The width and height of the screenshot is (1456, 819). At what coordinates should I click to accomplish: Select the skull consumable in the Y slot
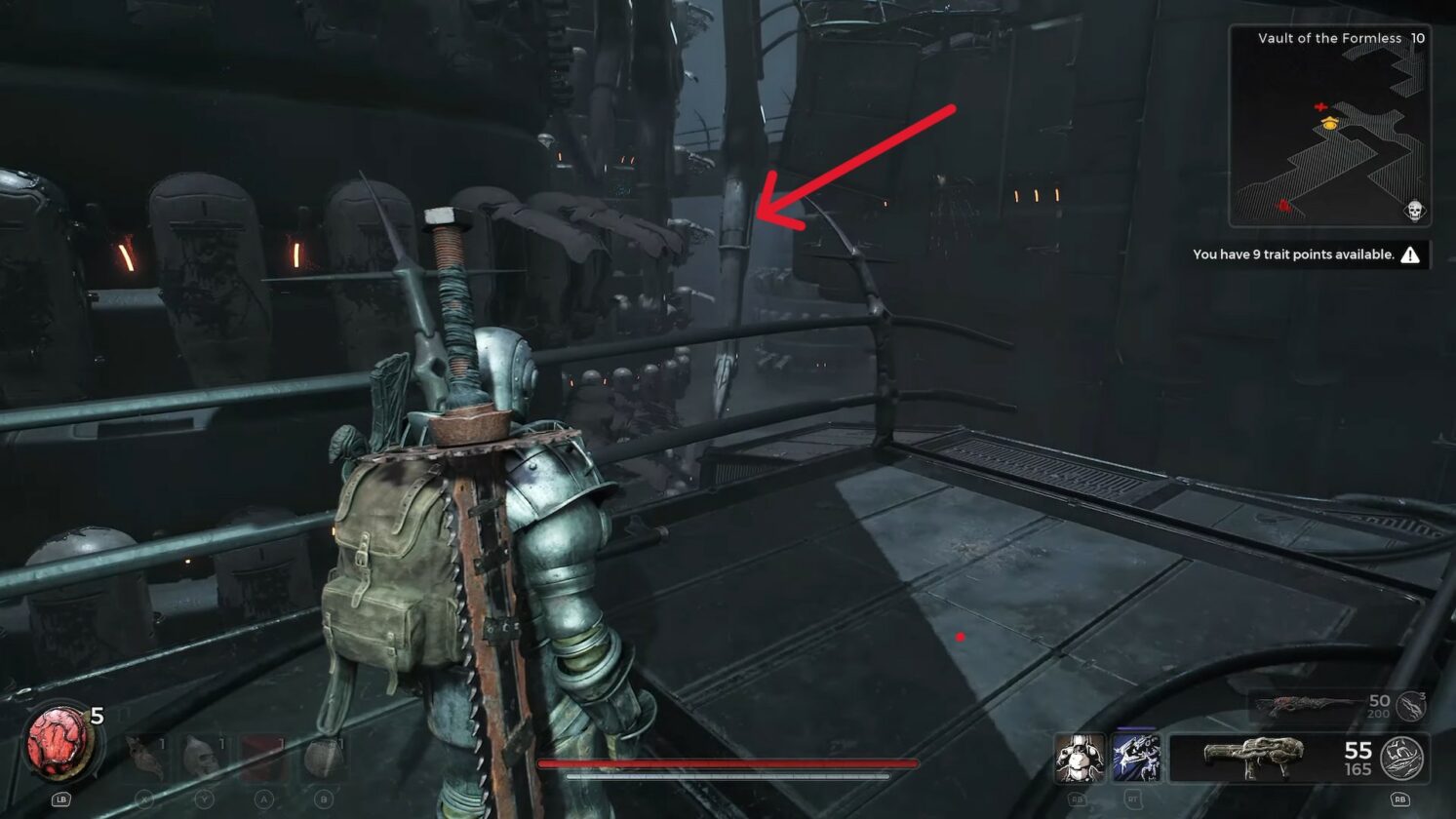coord(205,756)
